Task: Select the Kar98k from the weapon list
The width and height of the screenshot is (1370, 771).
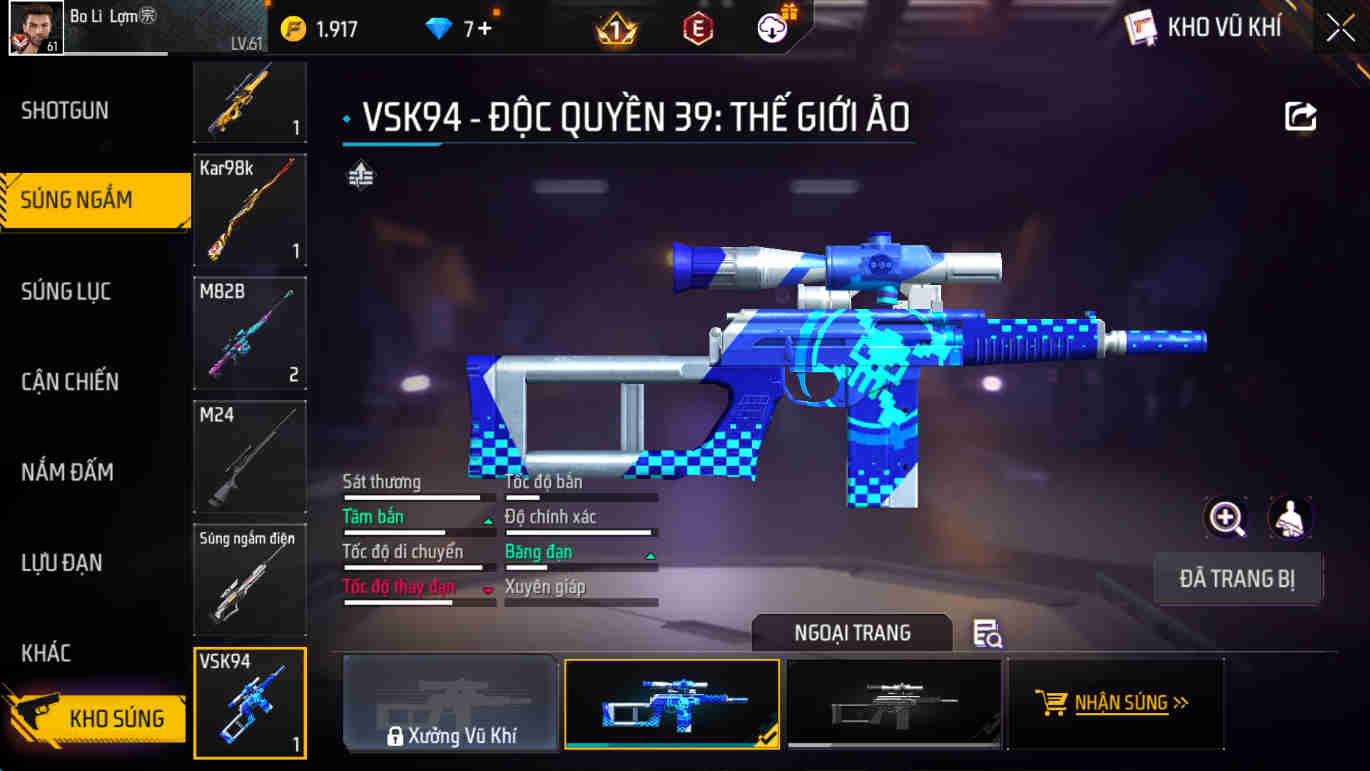Action: (x=249, y=211)
